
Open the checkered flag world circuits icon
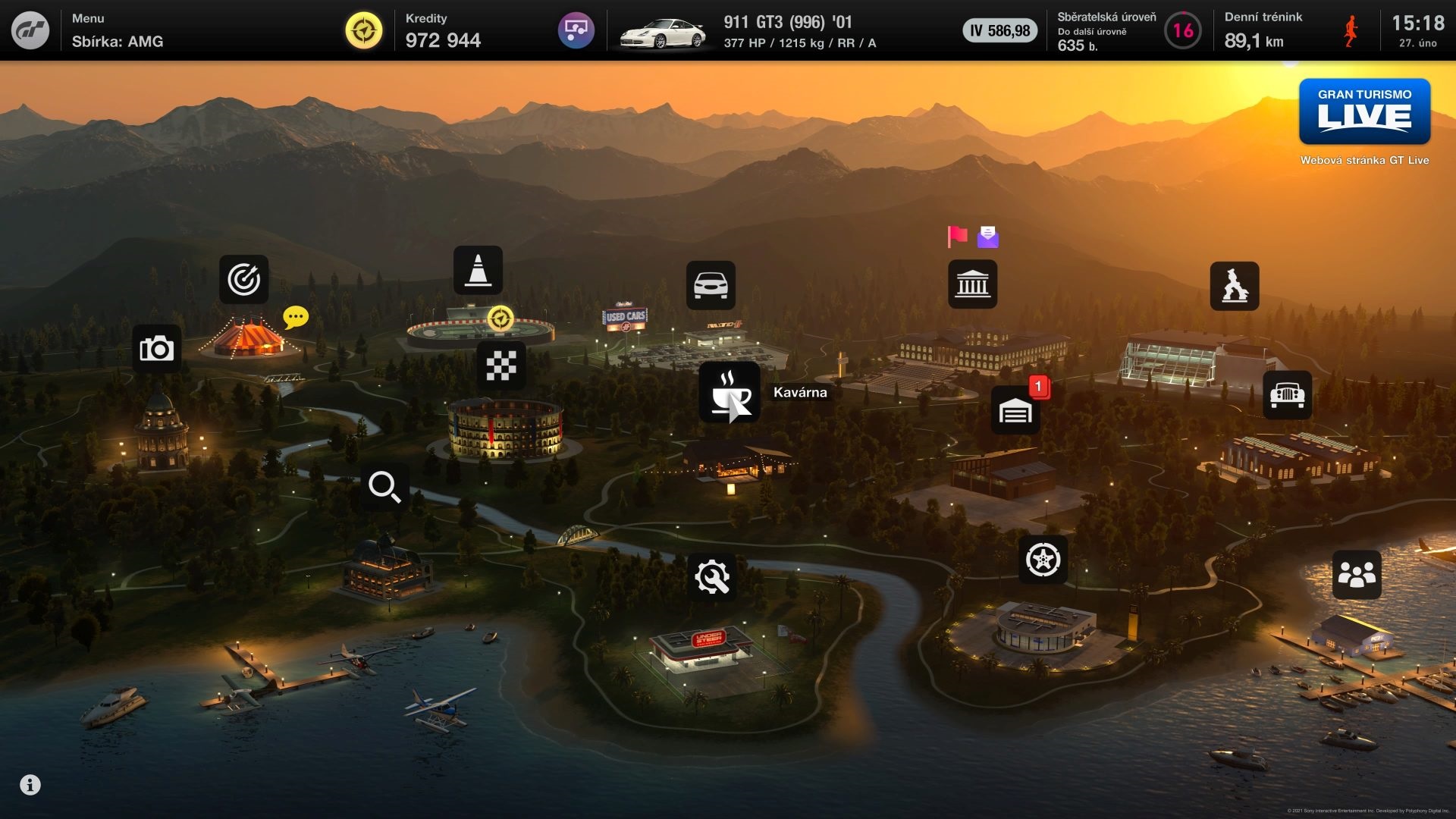500,366
